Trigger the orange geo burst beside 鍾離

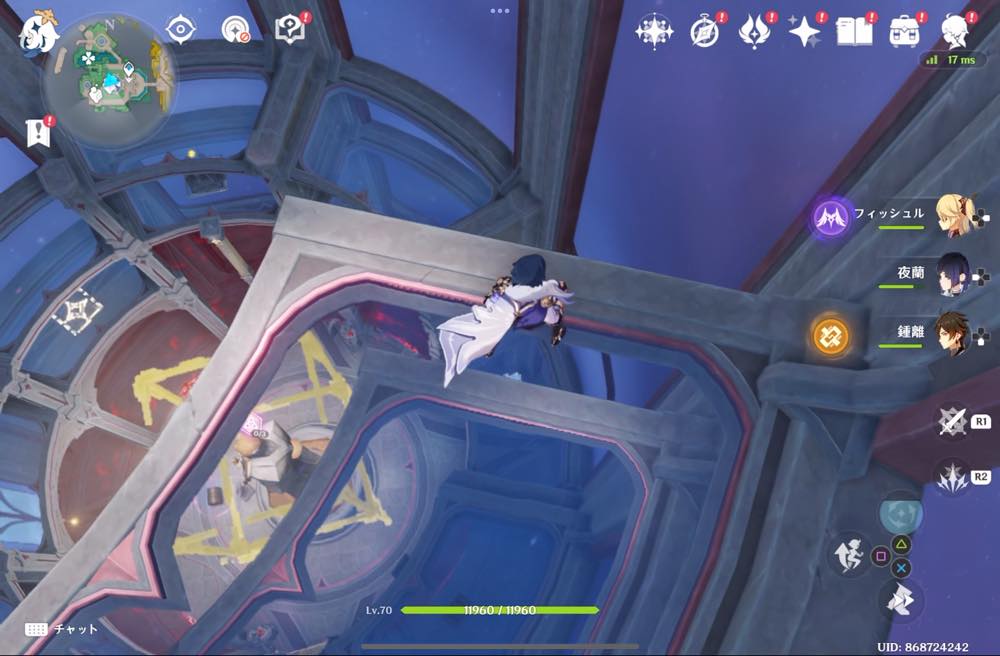pos(831,336)
